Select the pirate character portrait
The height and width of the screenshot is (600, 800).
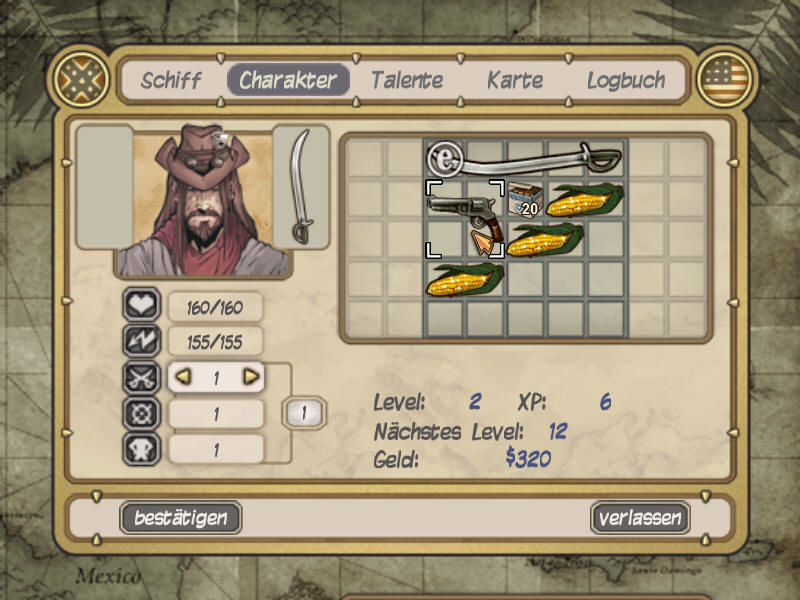[x=203, y=202]
